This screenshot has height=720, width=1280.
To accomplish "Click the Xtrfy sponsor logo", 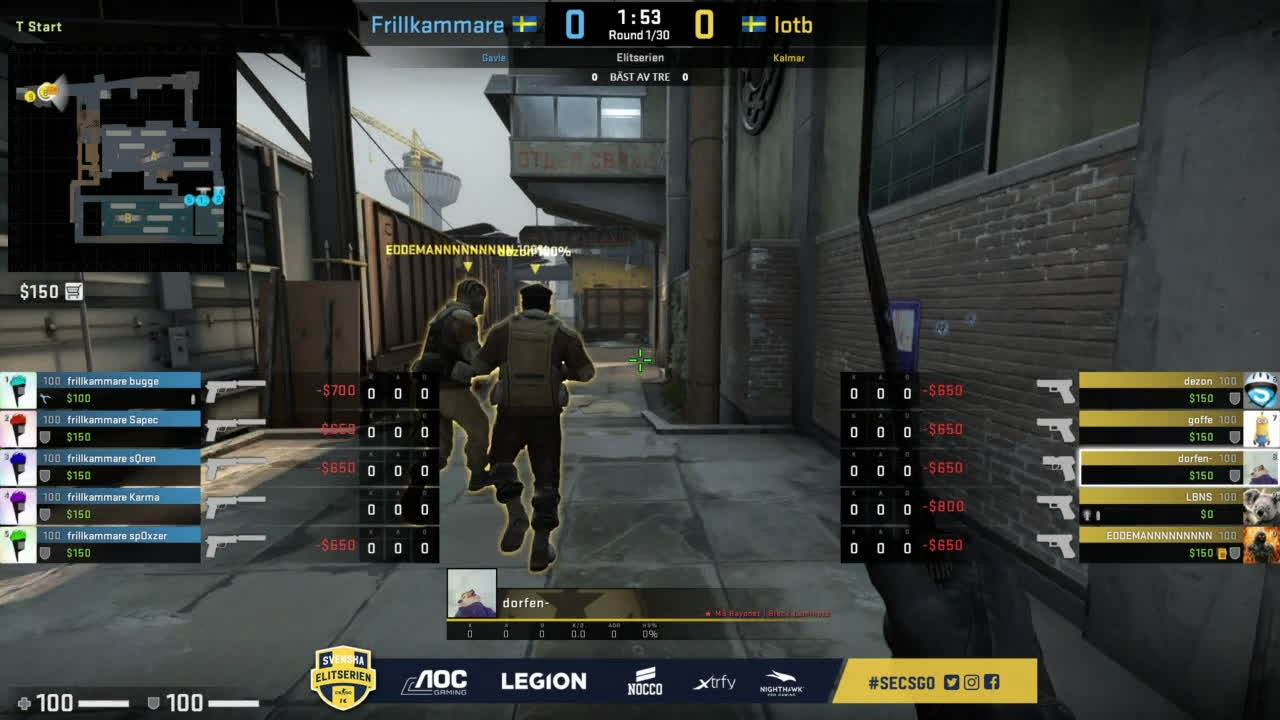I will [712, 681].
